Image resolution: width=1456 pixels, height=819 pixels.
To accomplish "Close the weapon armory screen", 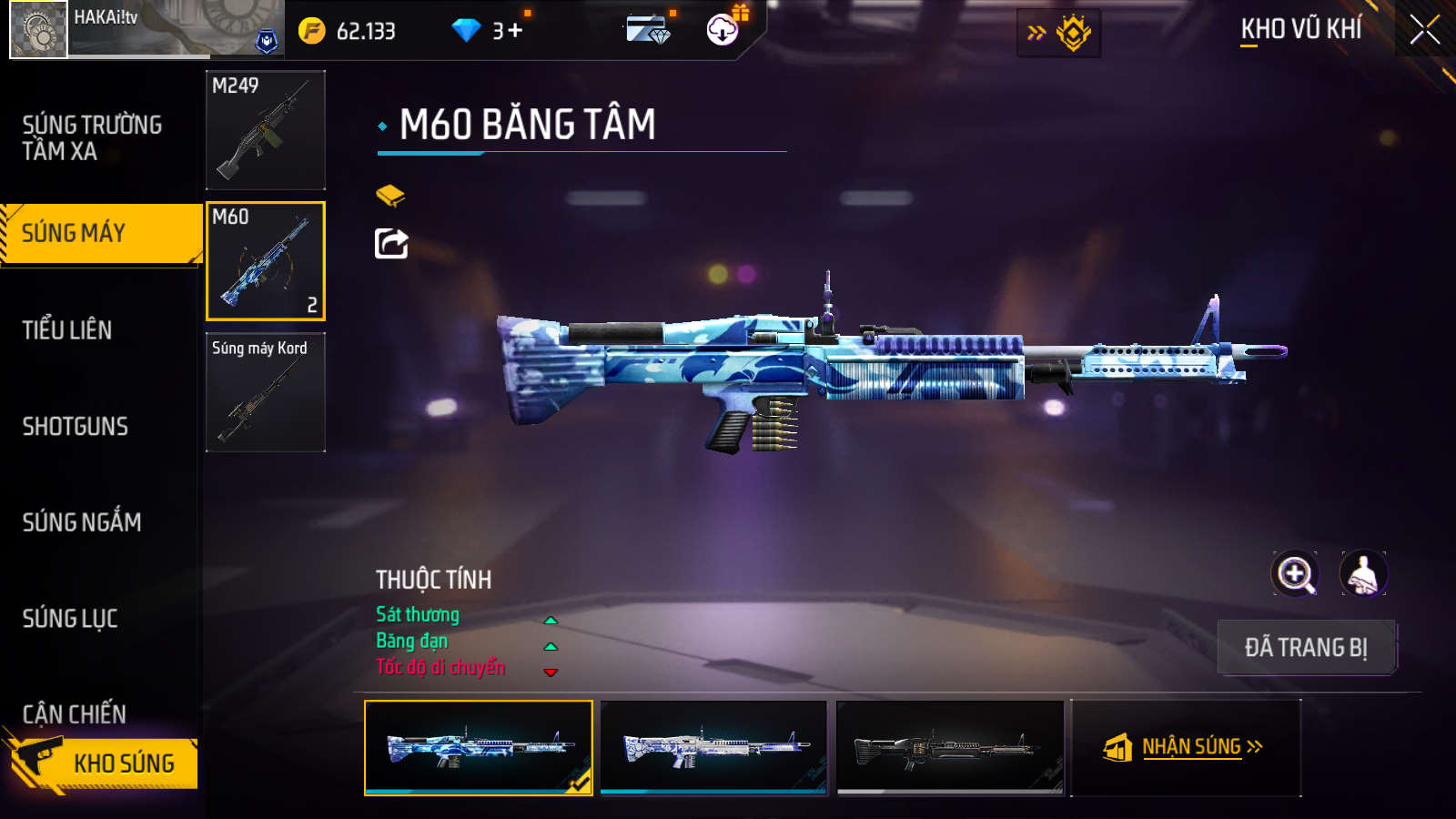I will click(x=1424, y=30).
